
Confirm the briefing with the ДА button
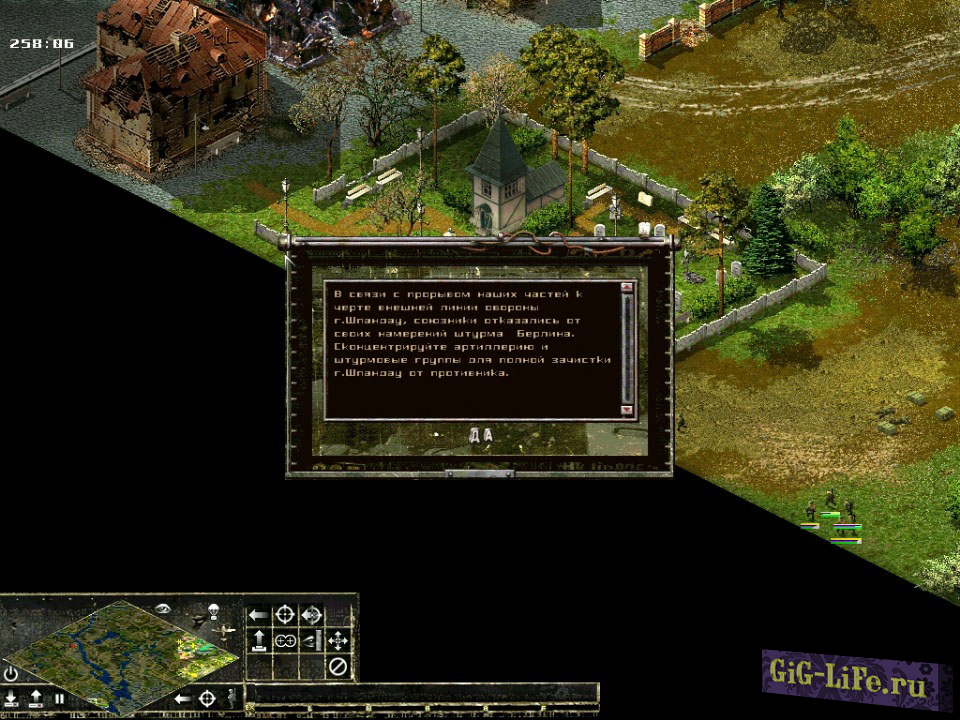(x=481, y=434)
